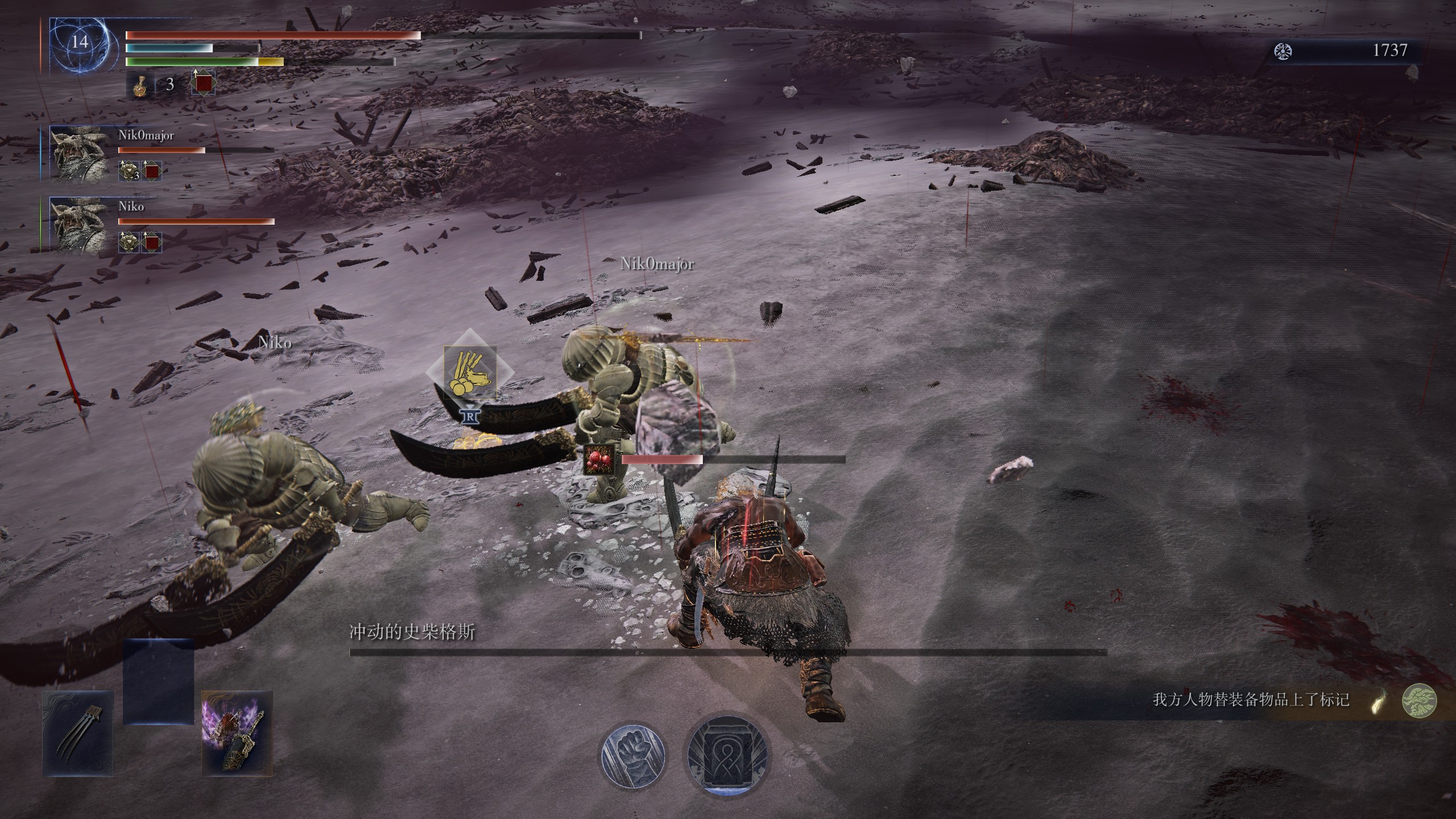
Task: Click the golden hand pickup marker
Action: (x=470, y=373)
